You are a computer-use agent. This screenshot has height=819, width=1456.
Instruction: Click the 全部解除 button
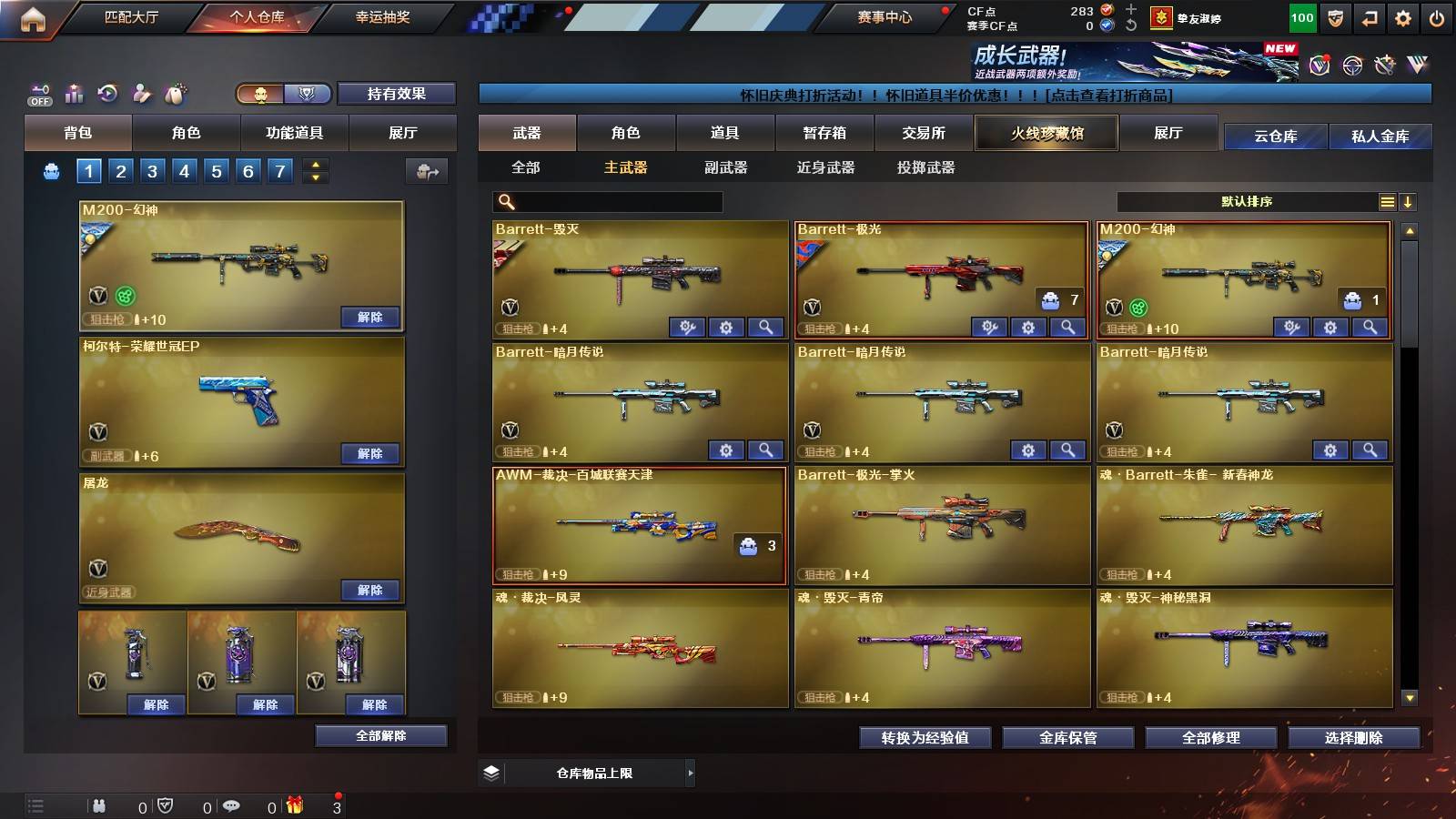(379, 735)
